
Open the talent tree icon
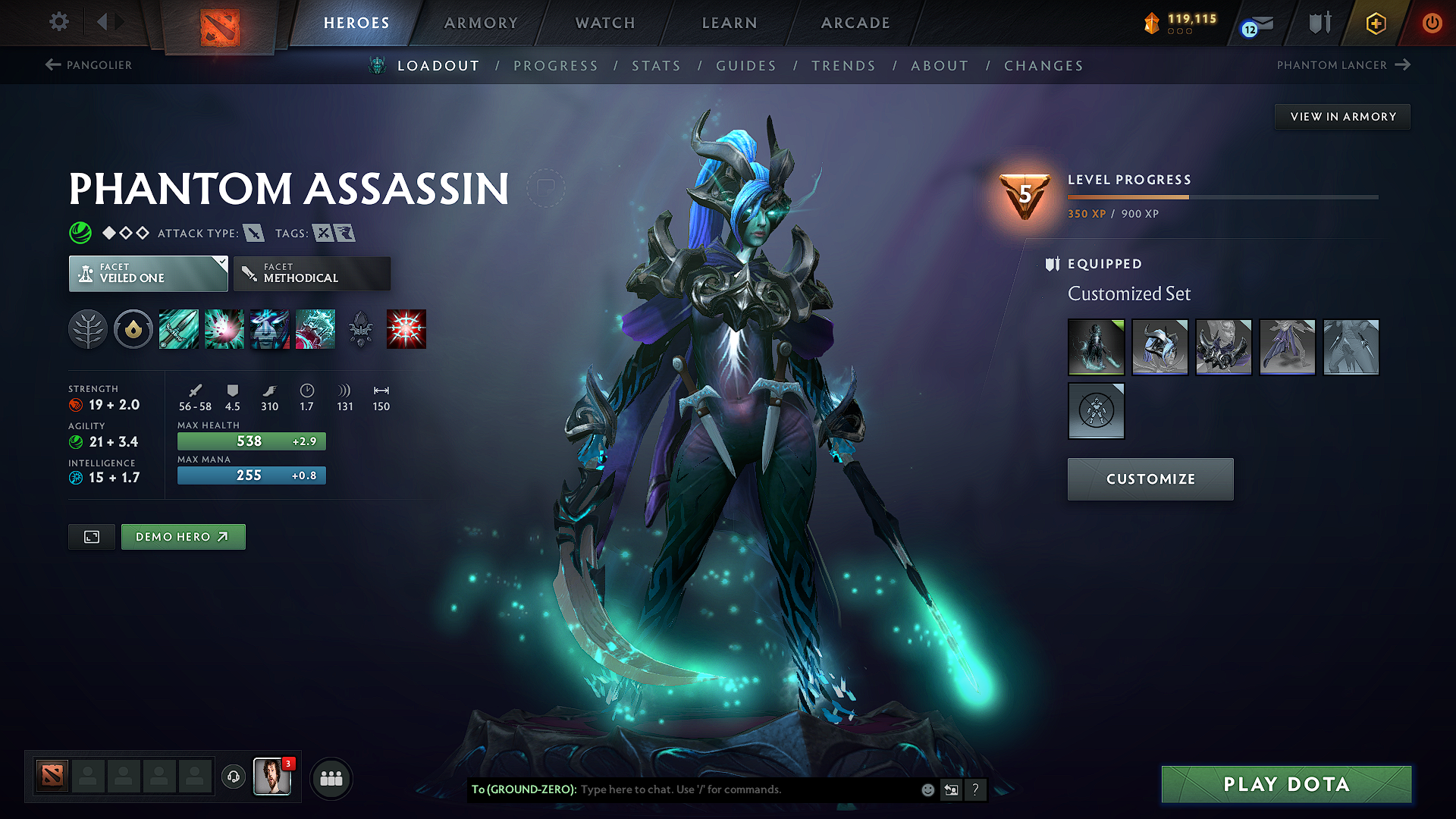point(88,329)
